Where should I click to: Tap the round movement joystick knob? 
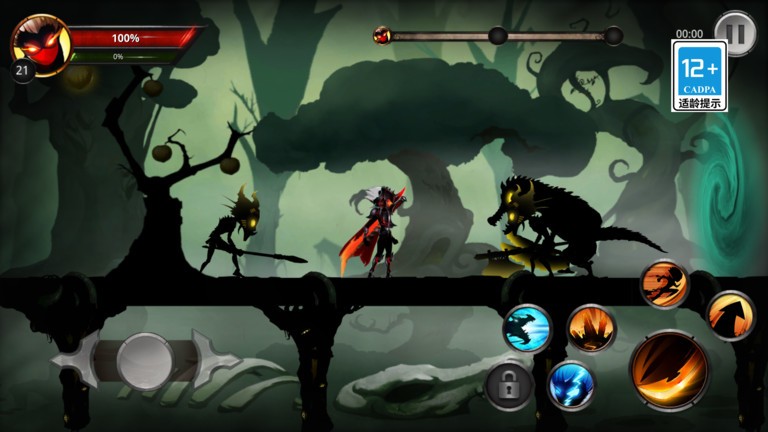coord(145,361)
